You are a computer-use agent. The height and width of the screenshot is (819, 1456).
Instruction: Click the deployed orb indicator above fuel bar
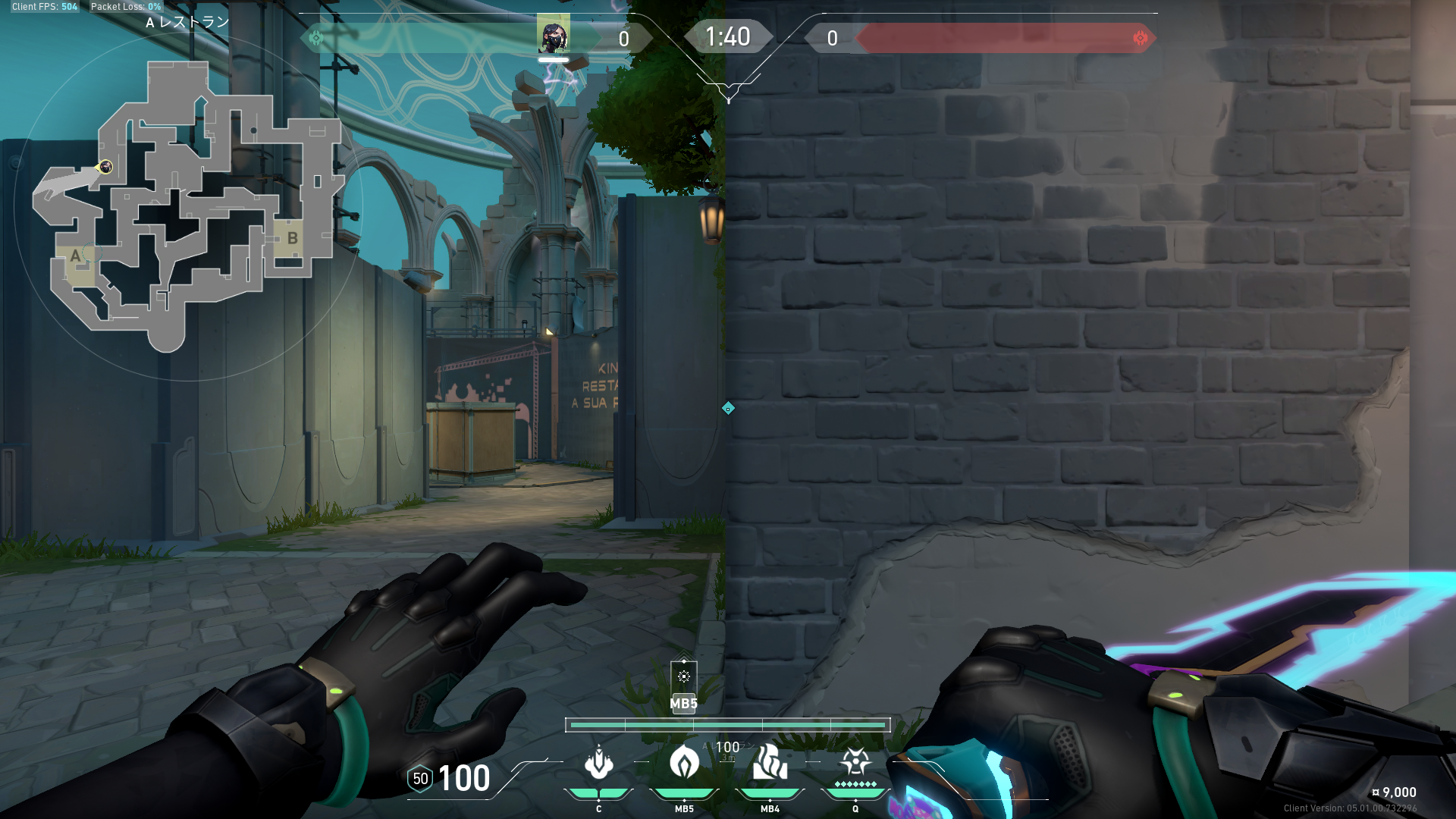point(683,677)
